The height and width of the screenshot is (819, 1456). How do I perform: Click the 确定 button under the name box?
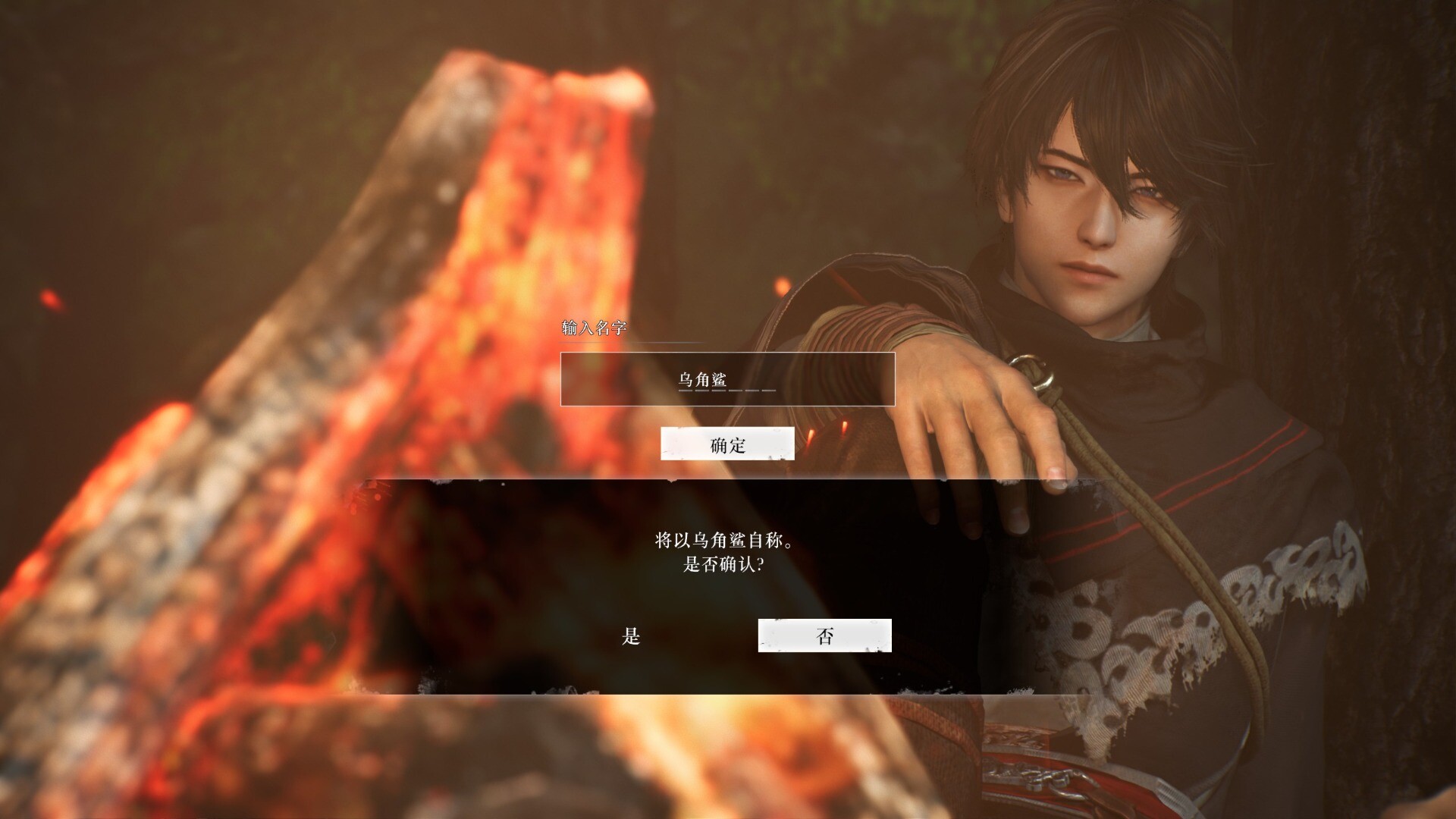[x=727, y=444]
